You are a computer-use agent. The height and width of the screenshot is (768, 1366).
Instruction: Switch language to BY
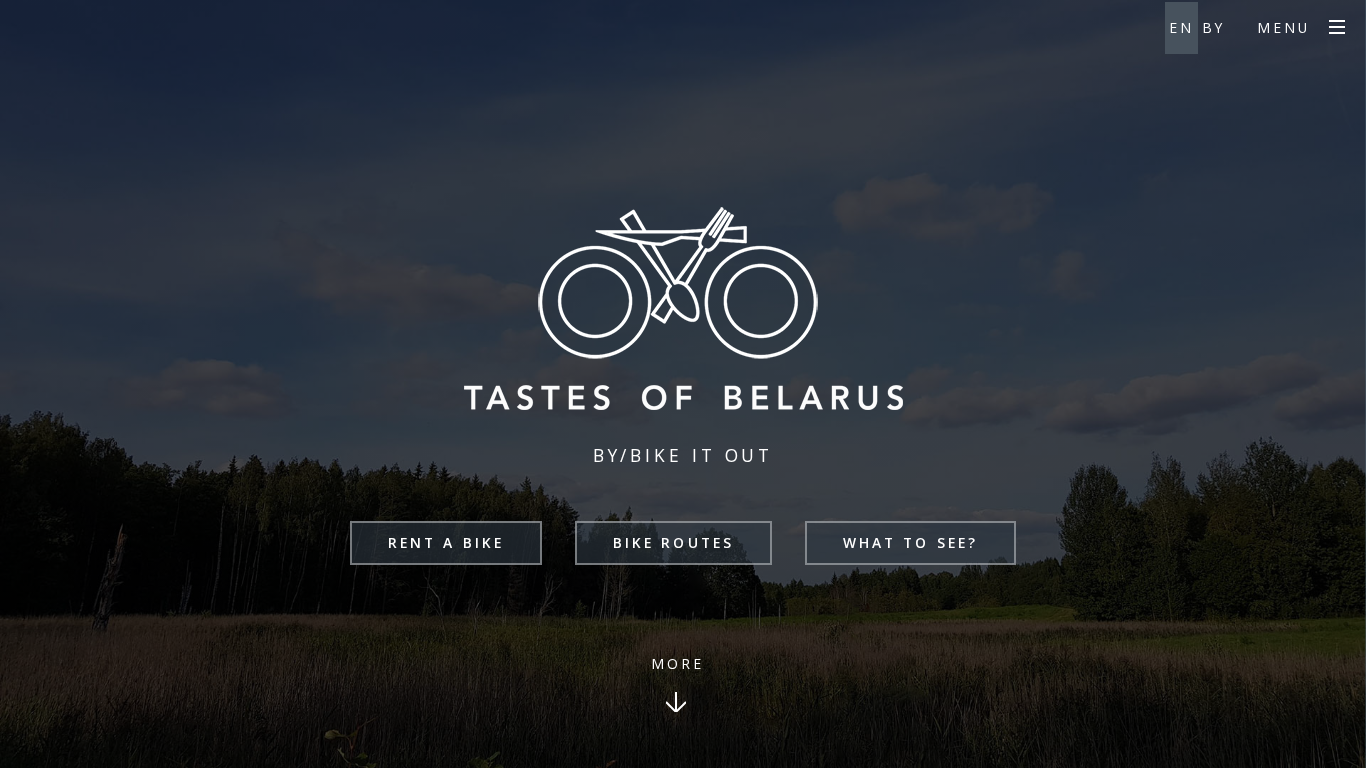(x=1214, y=28)
